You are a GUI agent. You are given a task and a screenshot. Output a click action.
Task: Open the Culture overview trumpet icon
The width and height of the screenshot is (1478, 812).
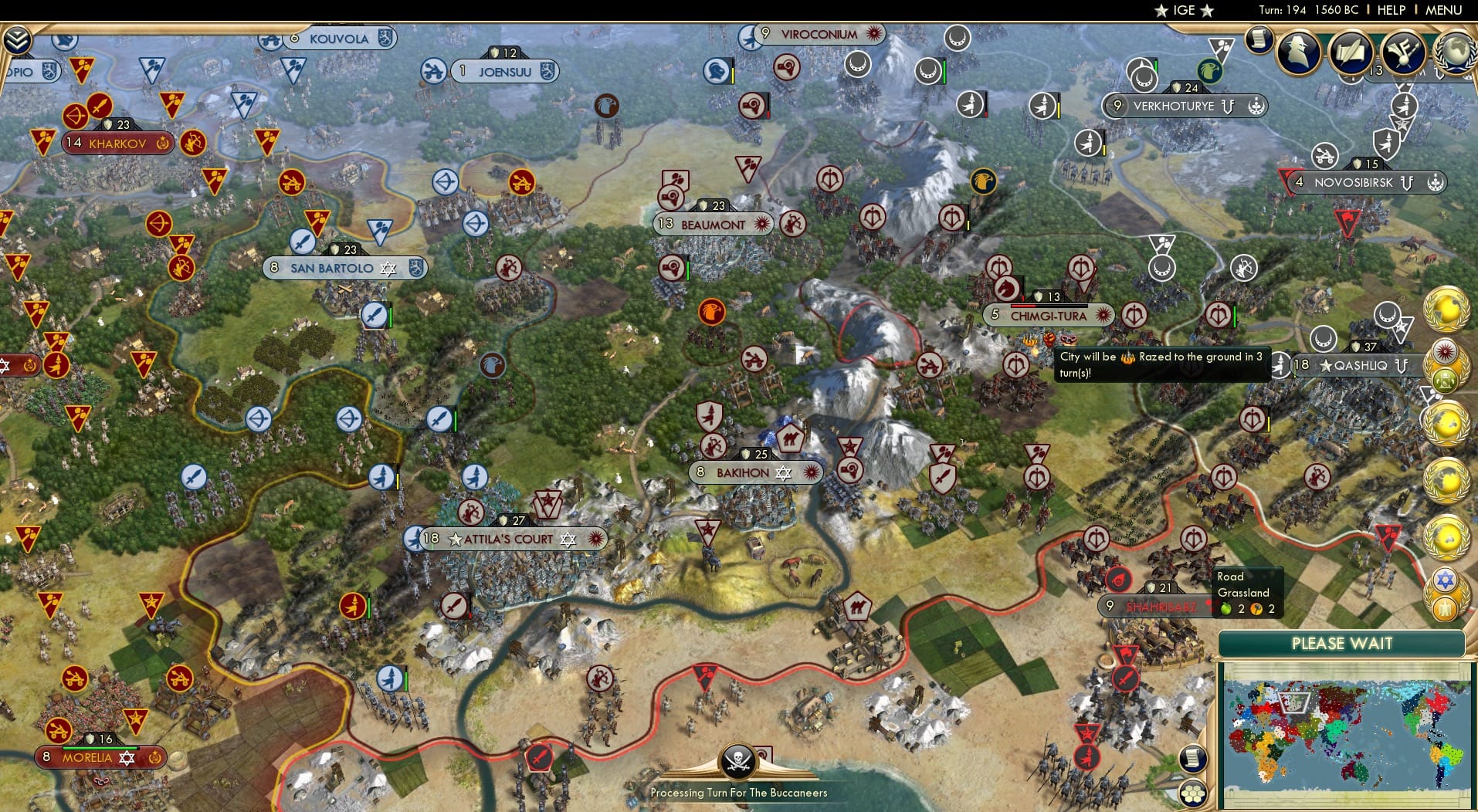click(x=1403, y=51)
